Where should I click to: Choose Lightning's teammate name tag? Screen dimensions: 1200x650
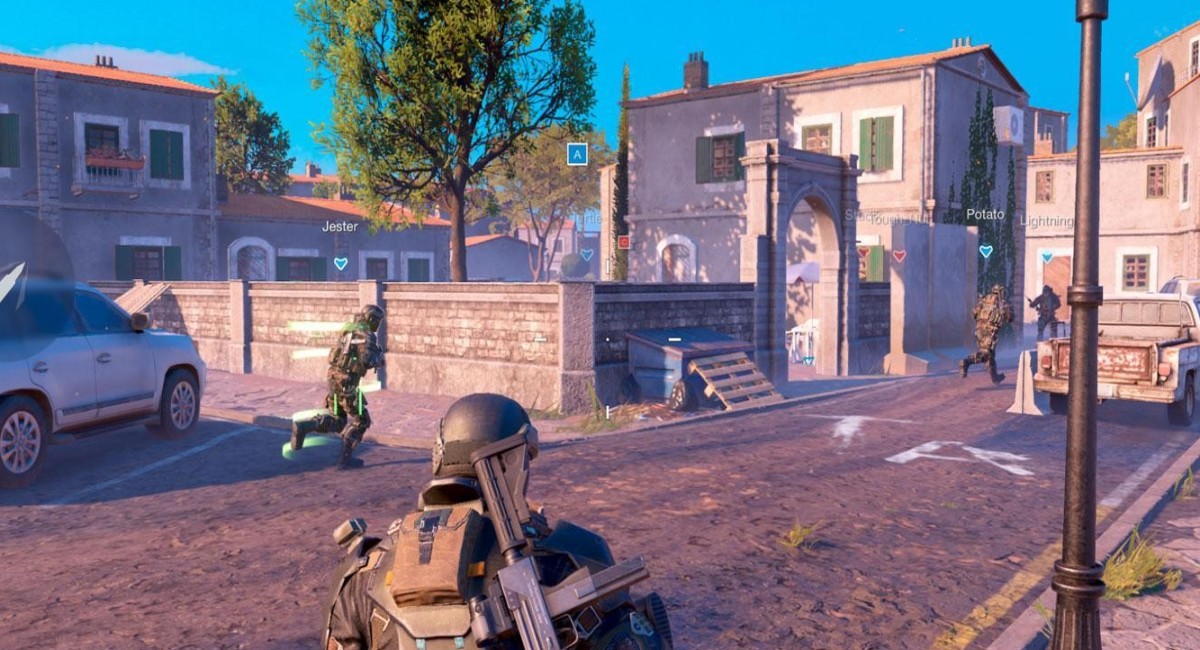tap(1046, 222)
